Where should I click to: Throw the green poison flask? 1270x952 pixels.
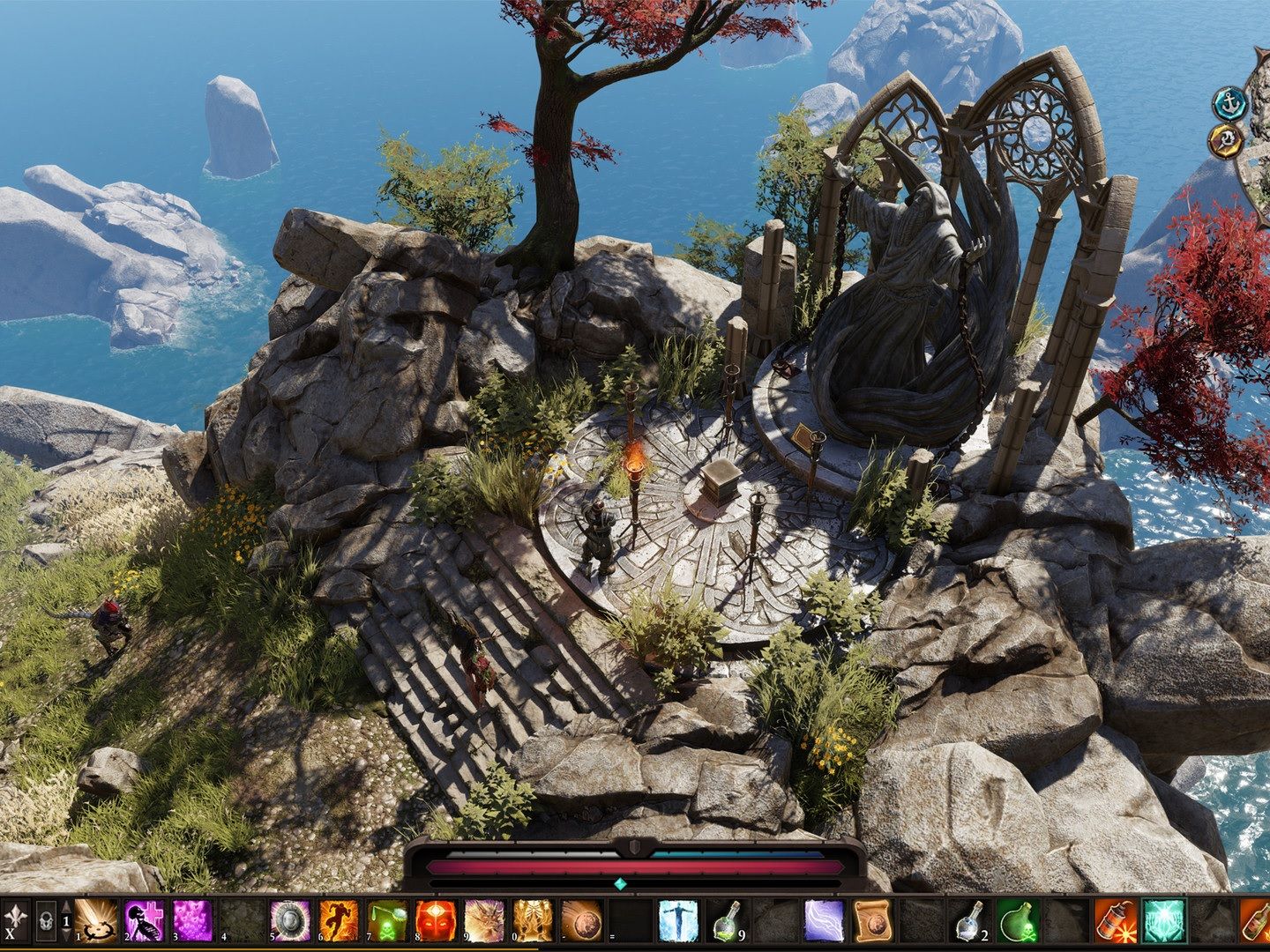pyautogui.click(x=1019, y=921)
